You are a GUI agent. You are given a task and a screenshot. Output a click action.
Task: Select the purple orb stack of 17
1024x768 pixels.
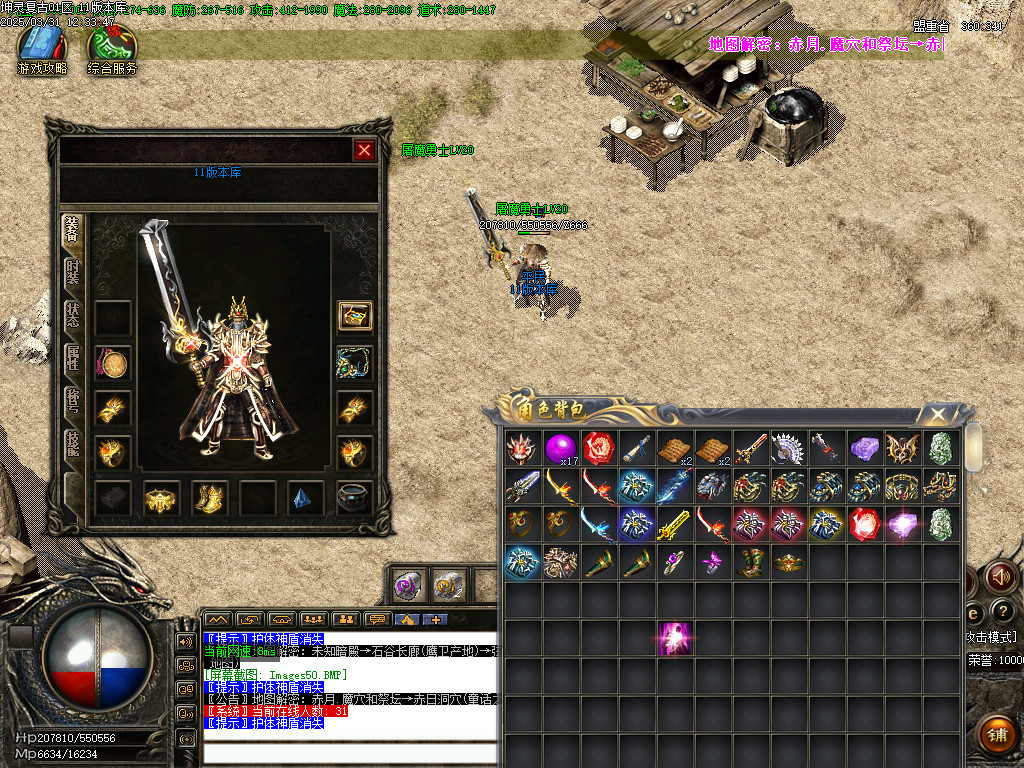pos(561,448)
